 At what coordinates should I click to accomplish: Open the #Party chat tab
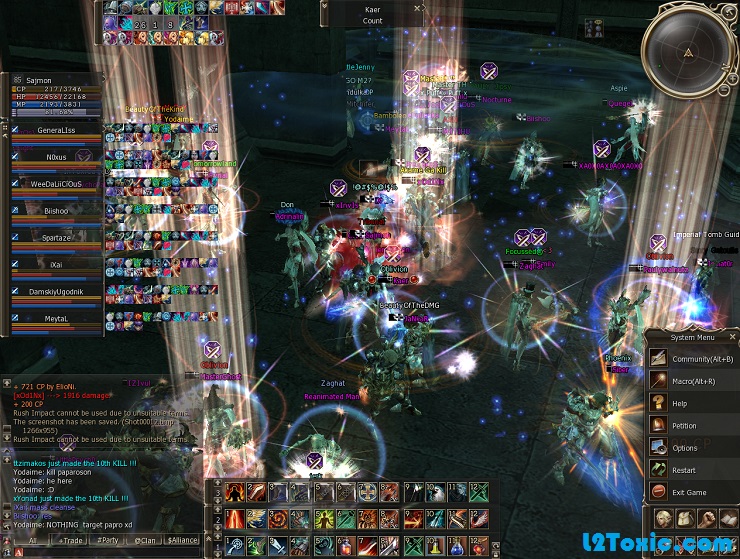point(109,540)
